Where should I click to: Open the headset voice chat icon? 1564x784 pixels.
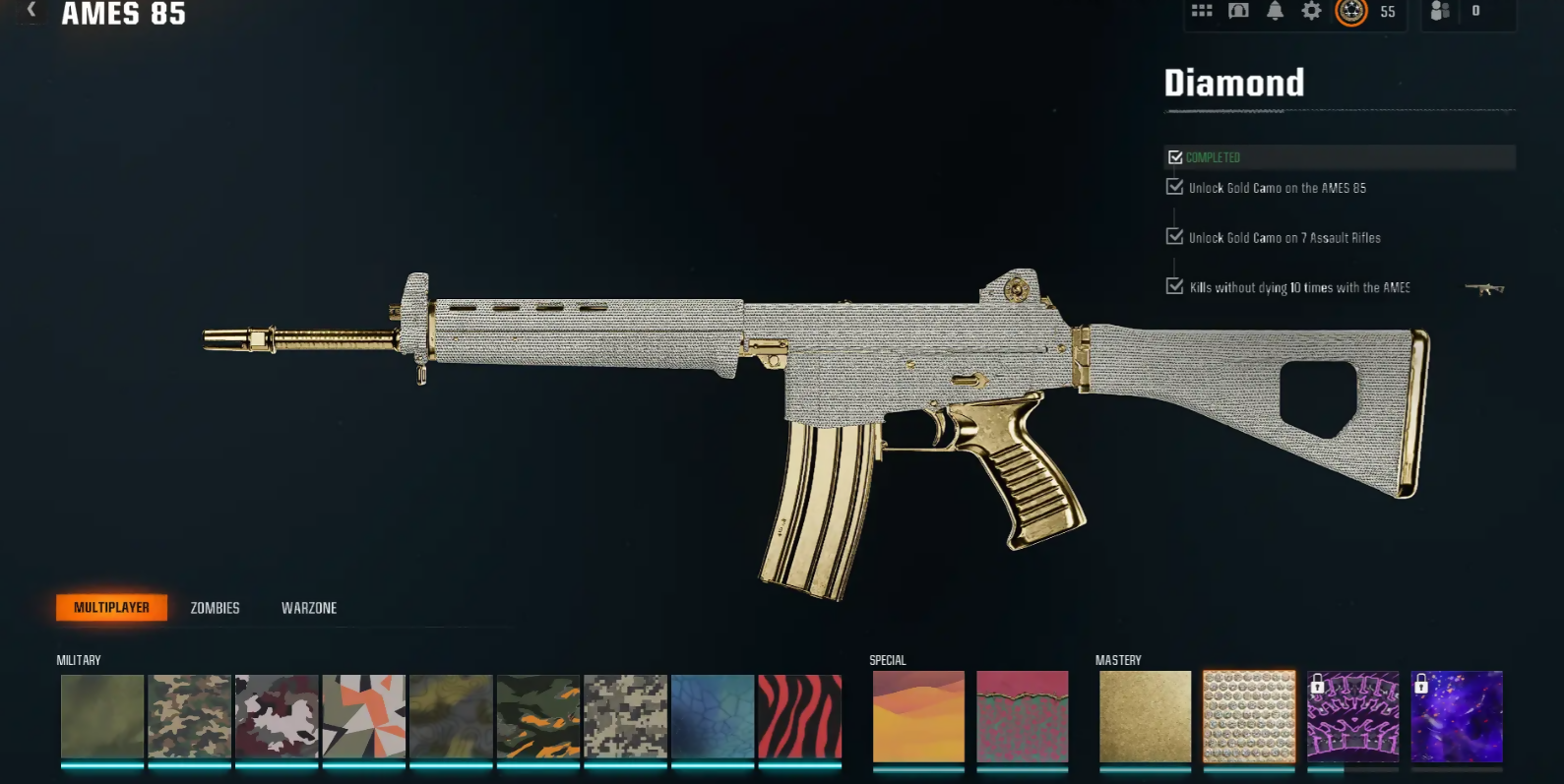tap(1238, 11)
